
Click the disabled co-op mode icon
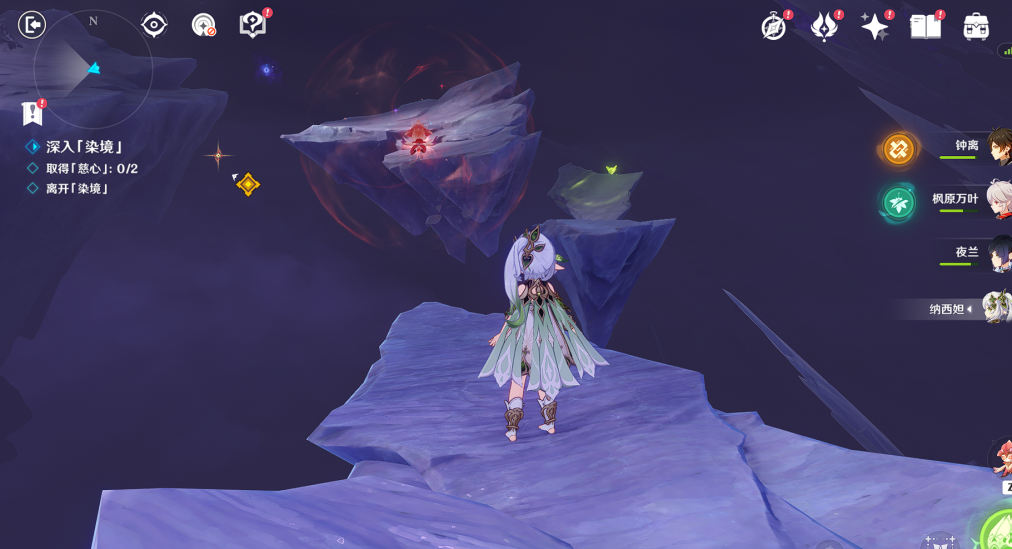coord(204,26)
